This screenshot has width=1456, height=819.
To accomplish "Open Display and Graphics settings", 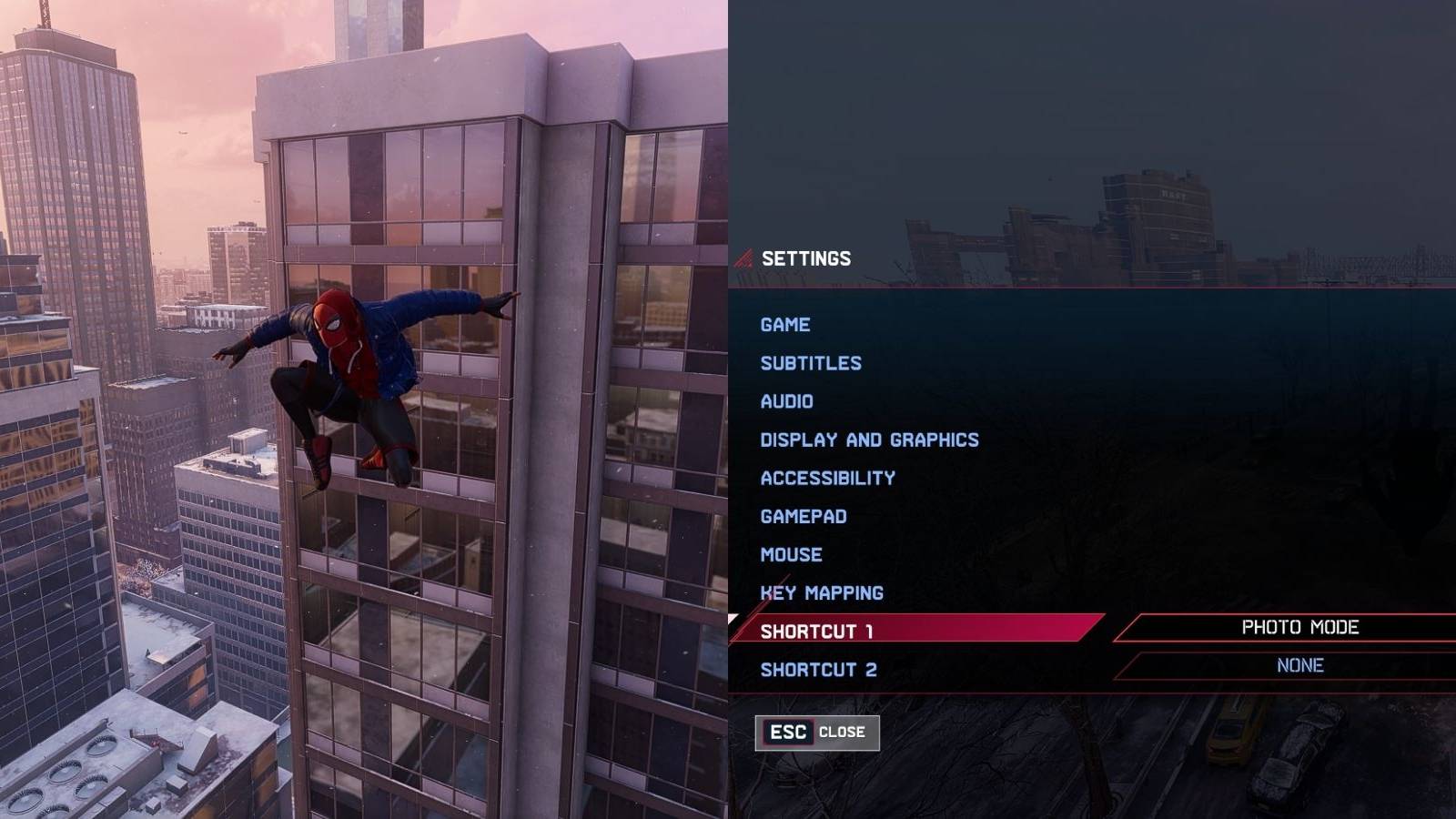I will click(869, 439).
